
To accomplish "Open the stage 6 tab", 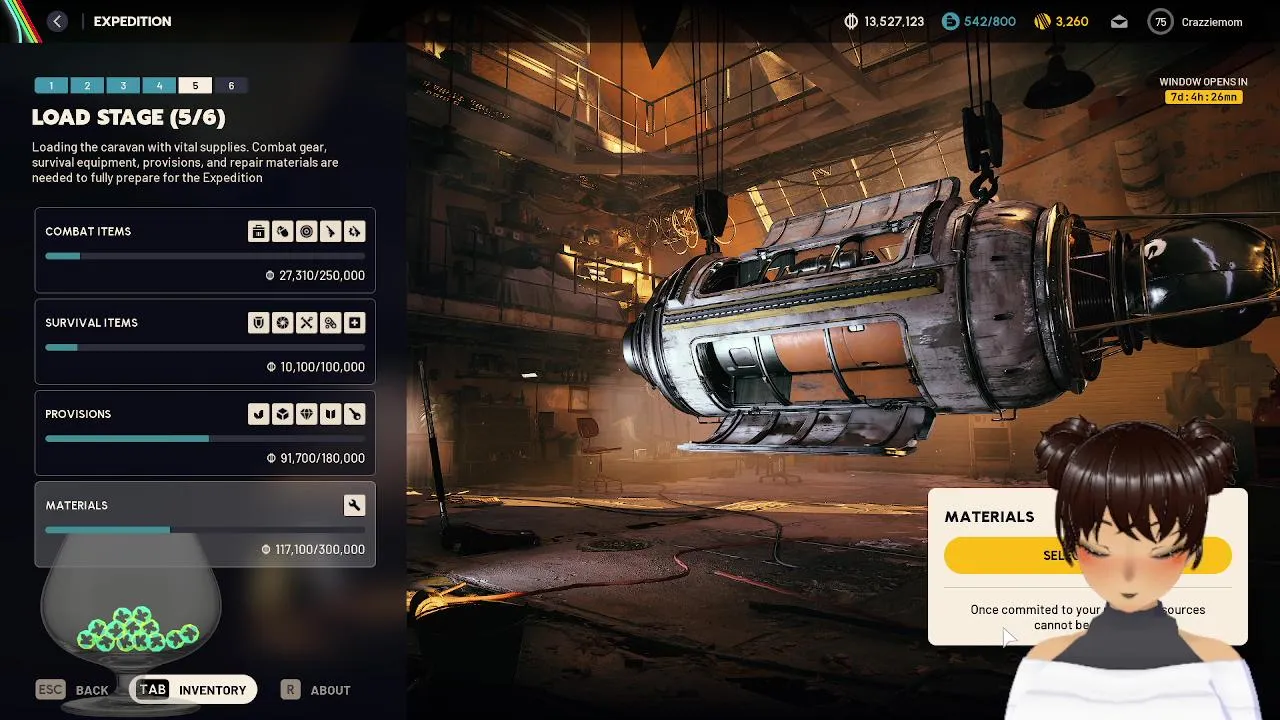I will [x=231, y=86].
